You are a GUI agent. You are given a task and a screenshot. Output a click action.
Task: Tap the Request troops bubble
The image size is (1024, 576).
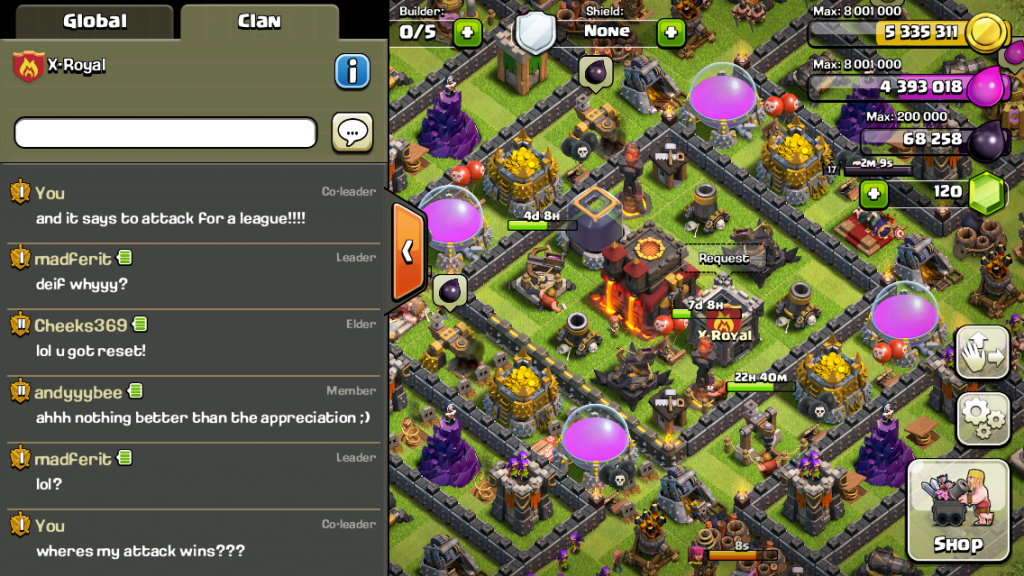(724, 258)
